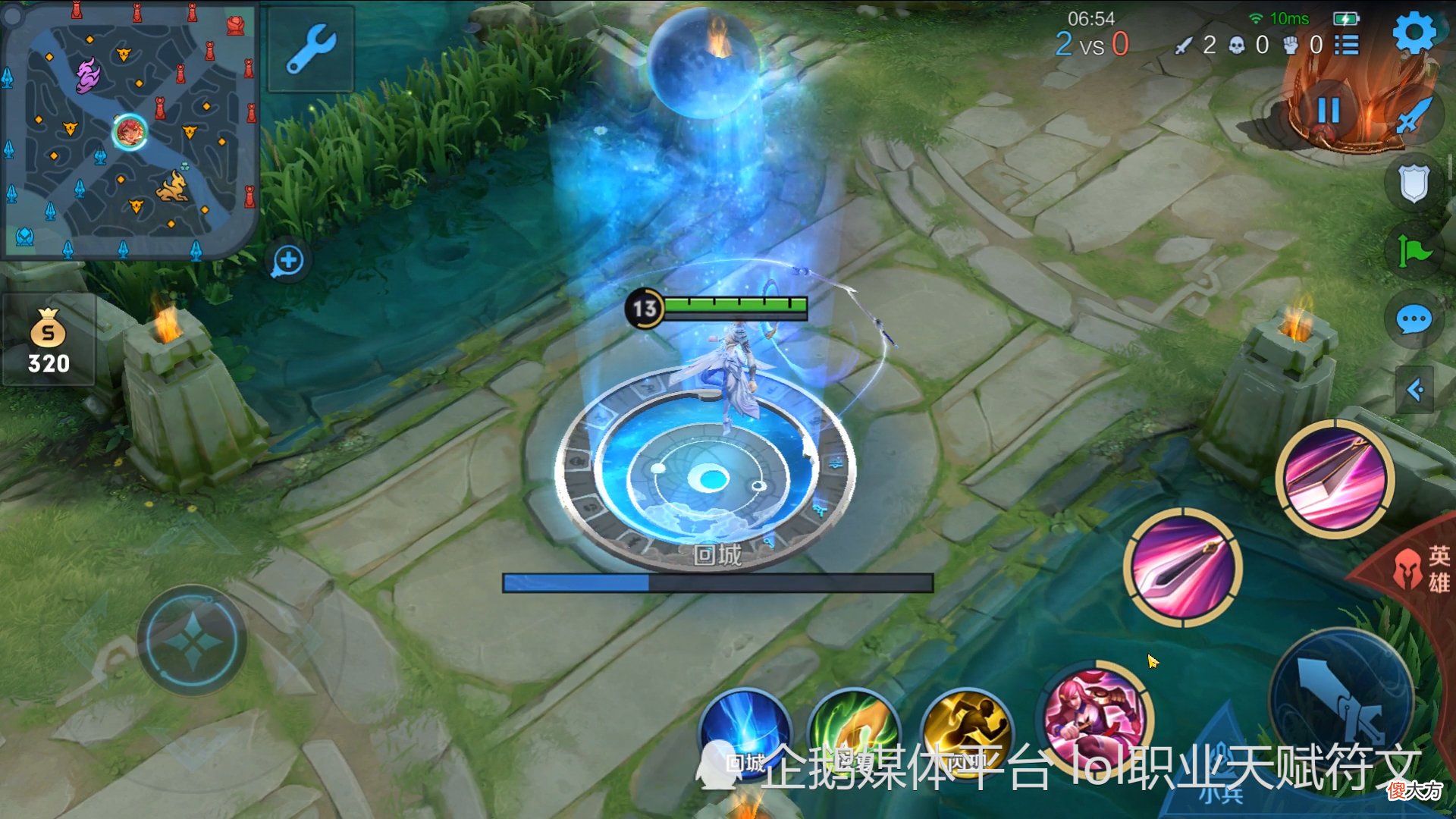
Task: Use the green hand restore spell
Action: (855, 732)
